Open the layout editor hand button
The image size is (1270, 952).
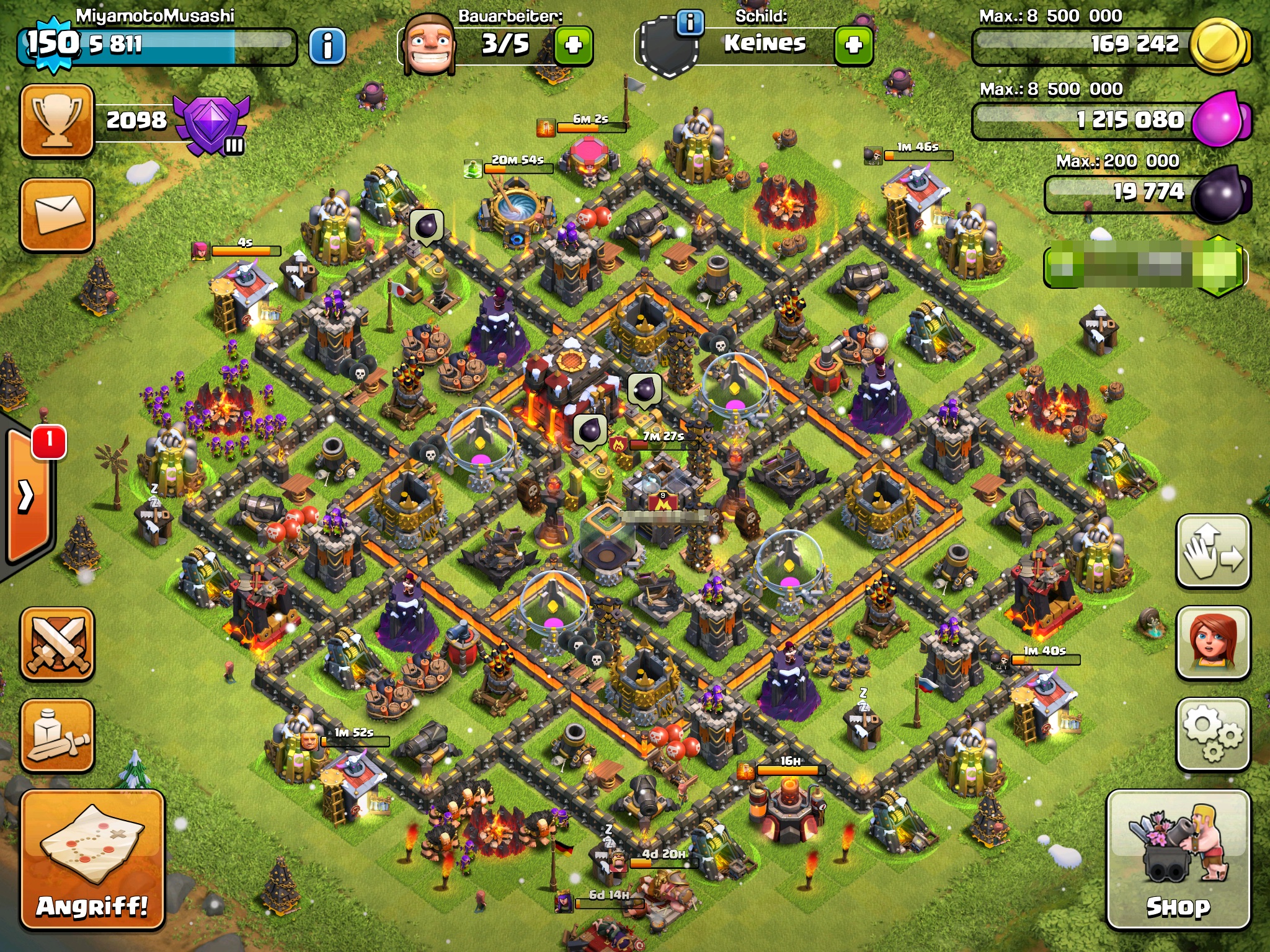pos(1213,552)
